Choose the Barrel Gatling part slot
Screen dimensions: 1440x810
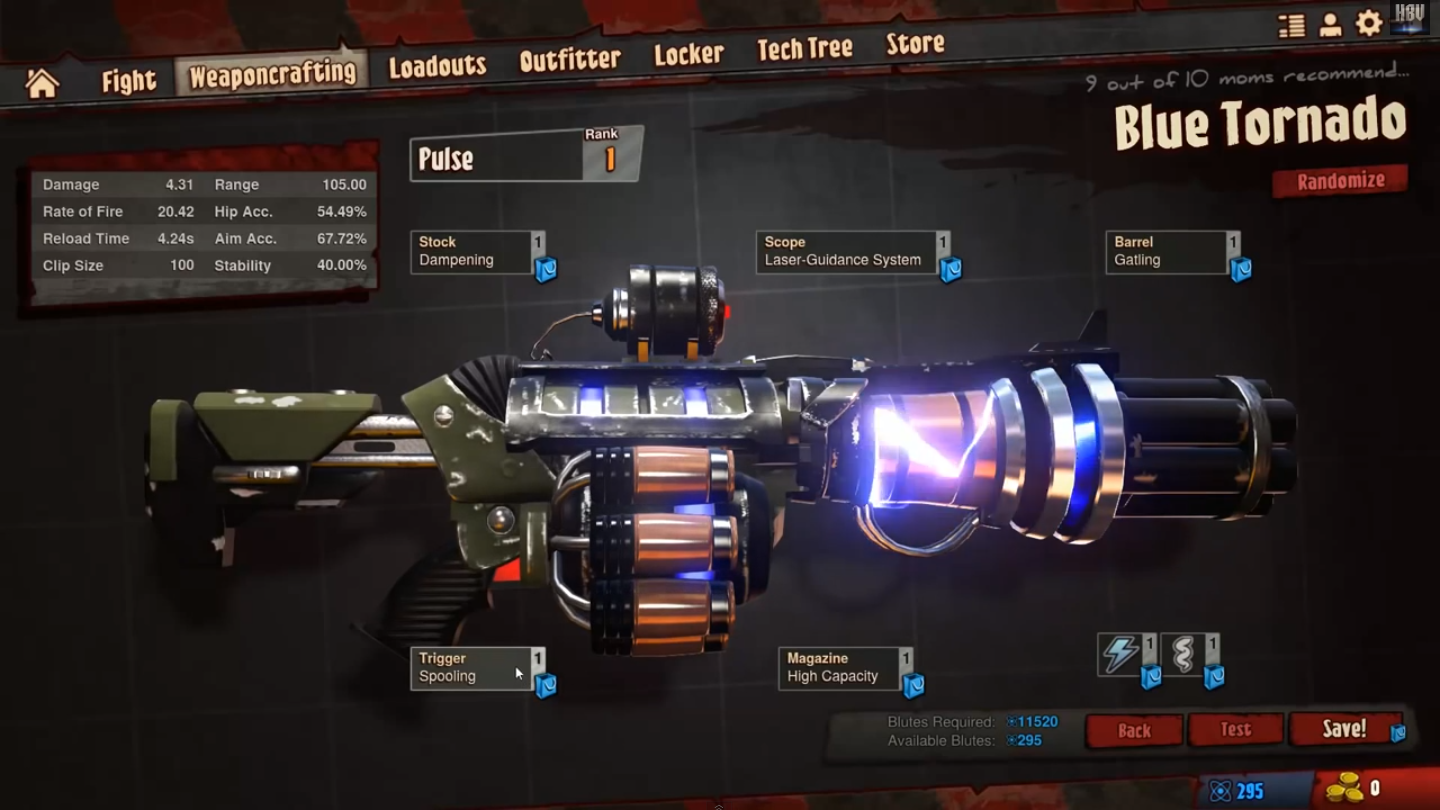tap(1167, 252)
